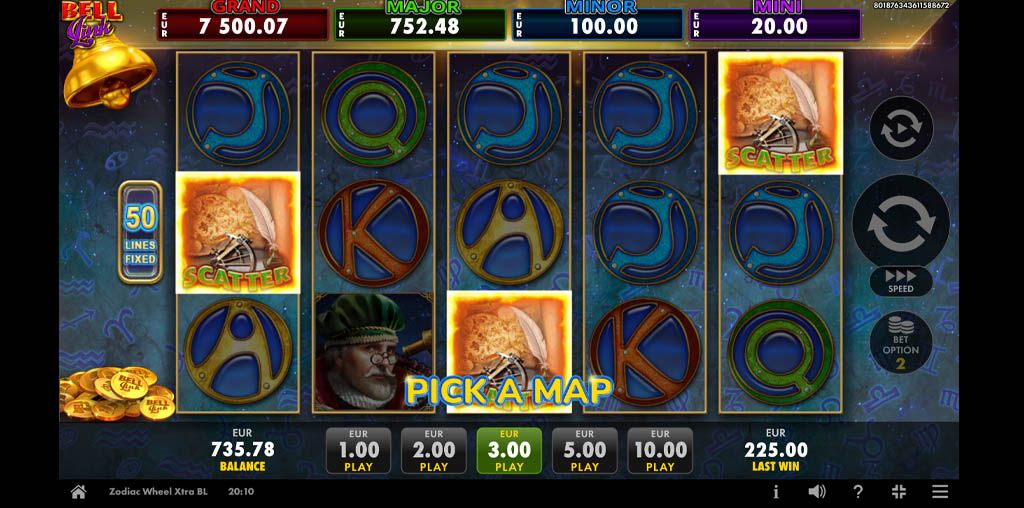The width and height of the screenshot is (1024, 508).
Task: Select the EUR 1.00 play bet
Action: pos(358,451)
